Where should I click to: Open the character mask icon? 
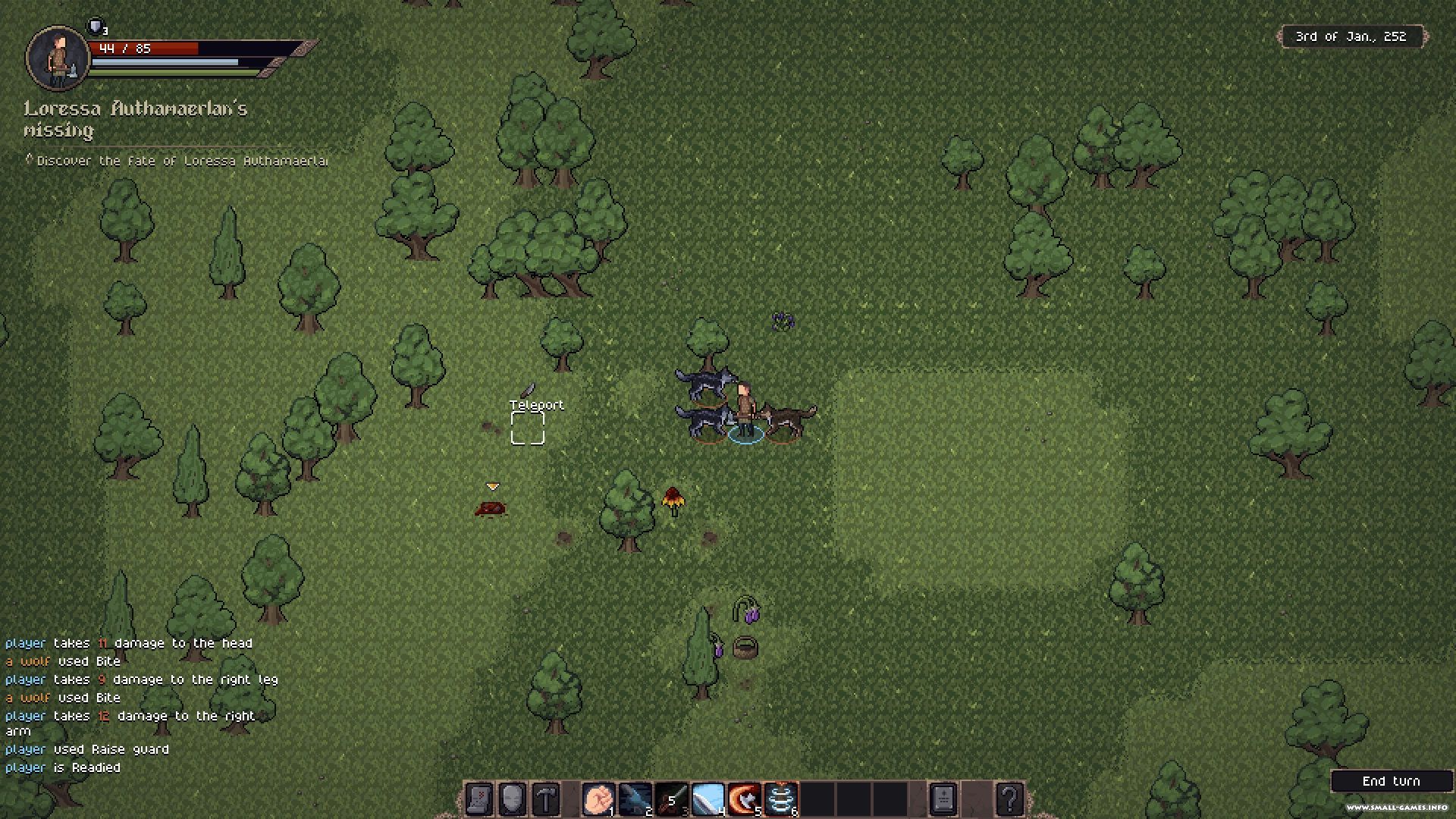point(513,799)
